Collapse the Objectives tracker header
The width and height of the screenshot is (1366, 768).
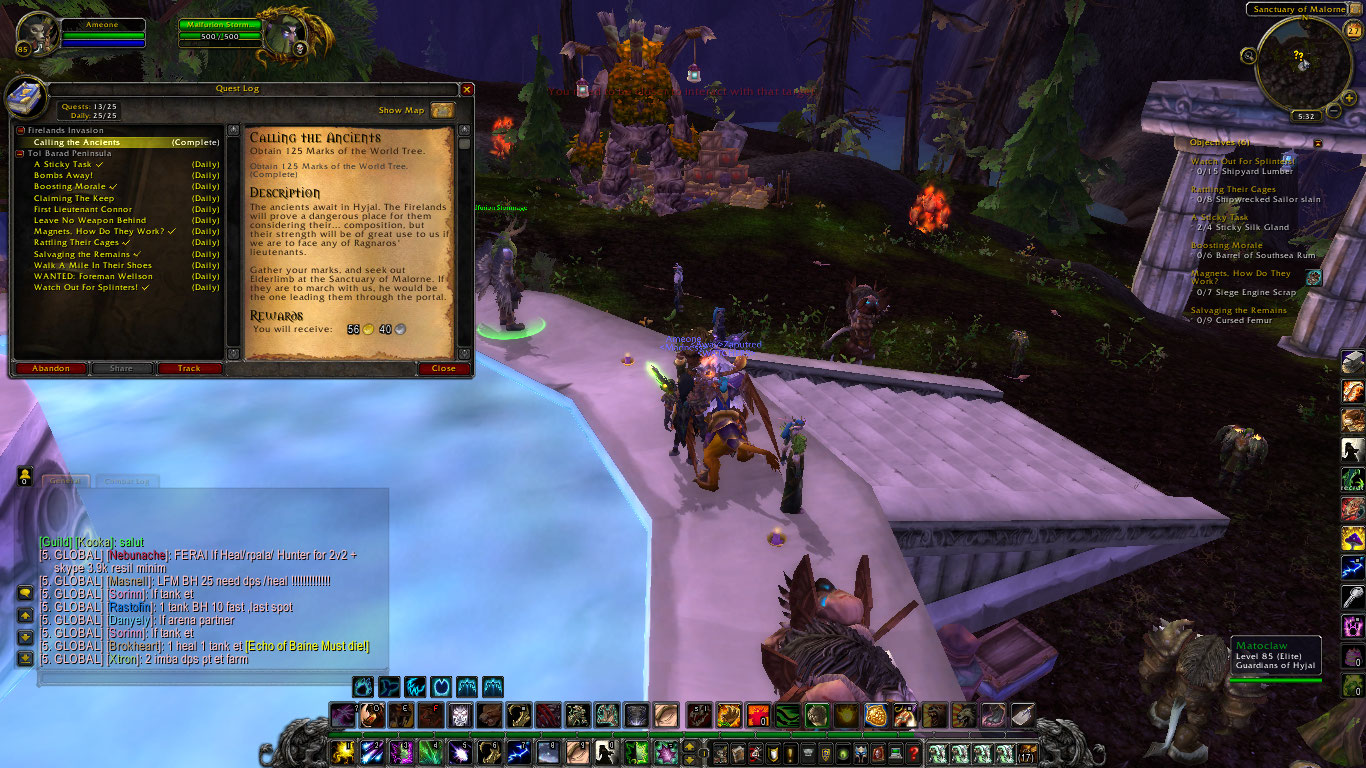tap(1318, 143)
